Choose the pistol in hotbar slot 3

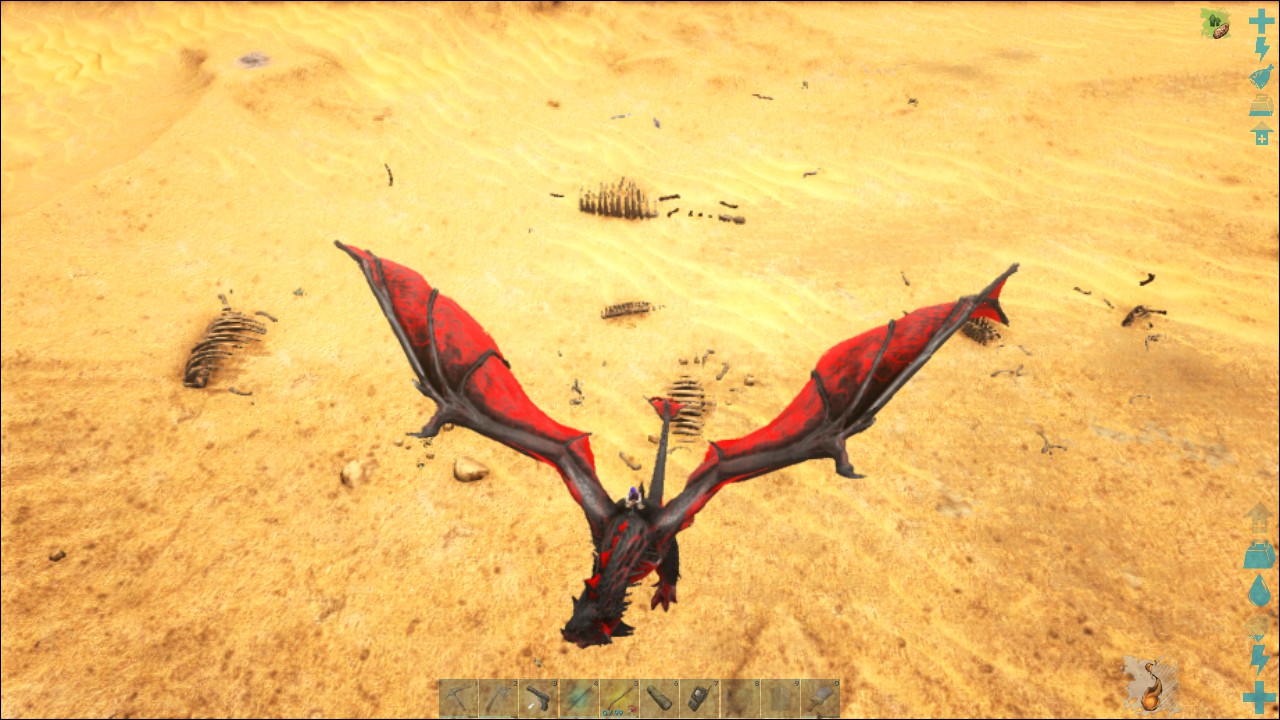click(x=538, y=698)
